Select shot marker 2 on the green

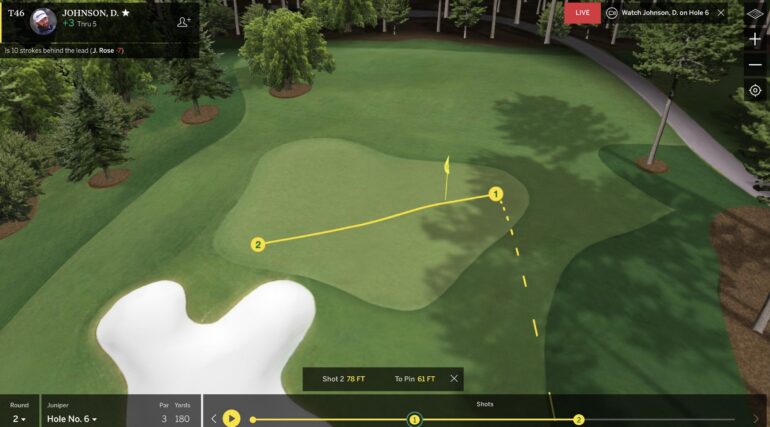[257, 243]
